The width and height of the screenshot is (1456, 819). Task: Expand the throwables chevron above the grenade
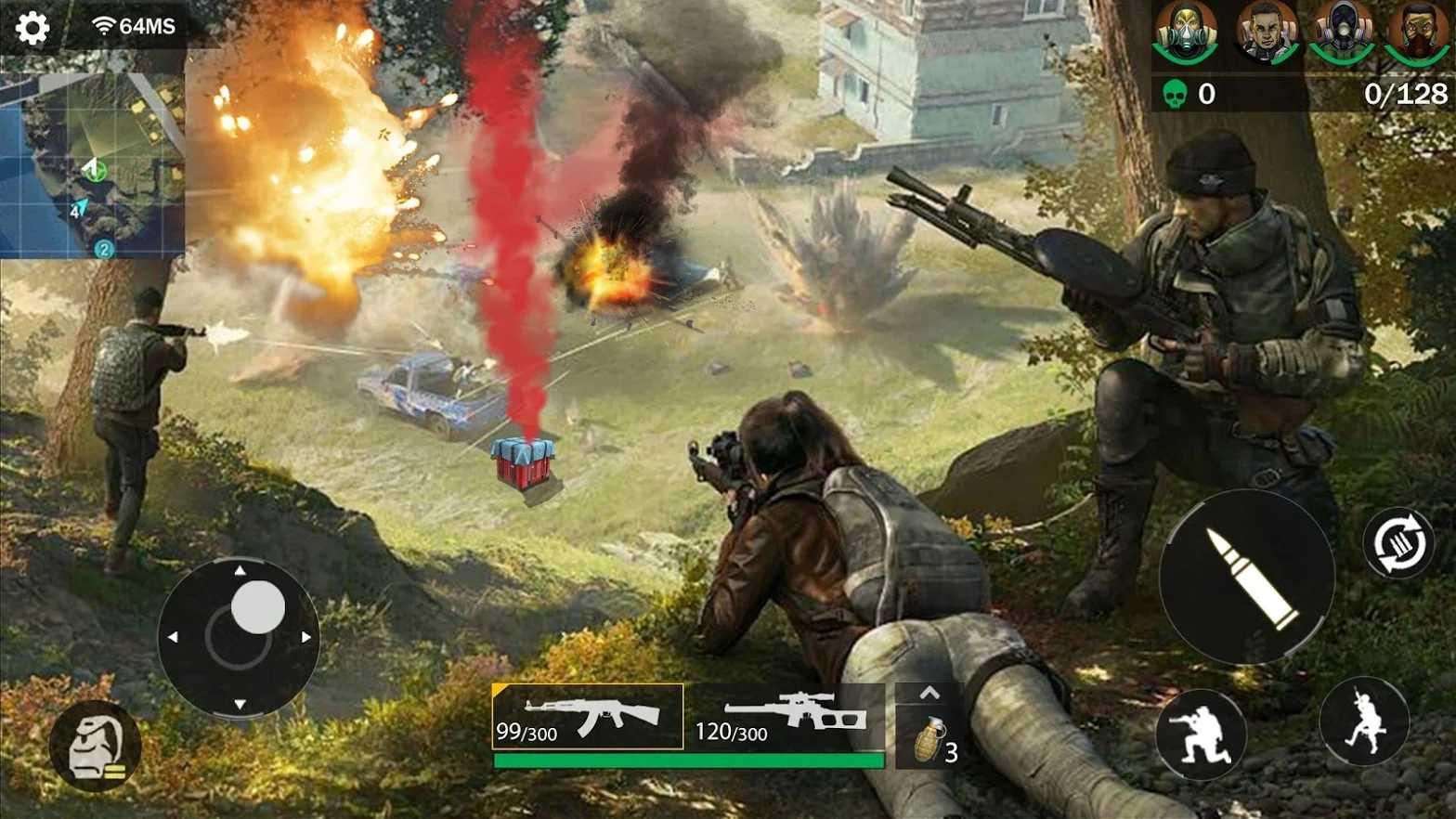pyautogui.click(x=929, y=691)
